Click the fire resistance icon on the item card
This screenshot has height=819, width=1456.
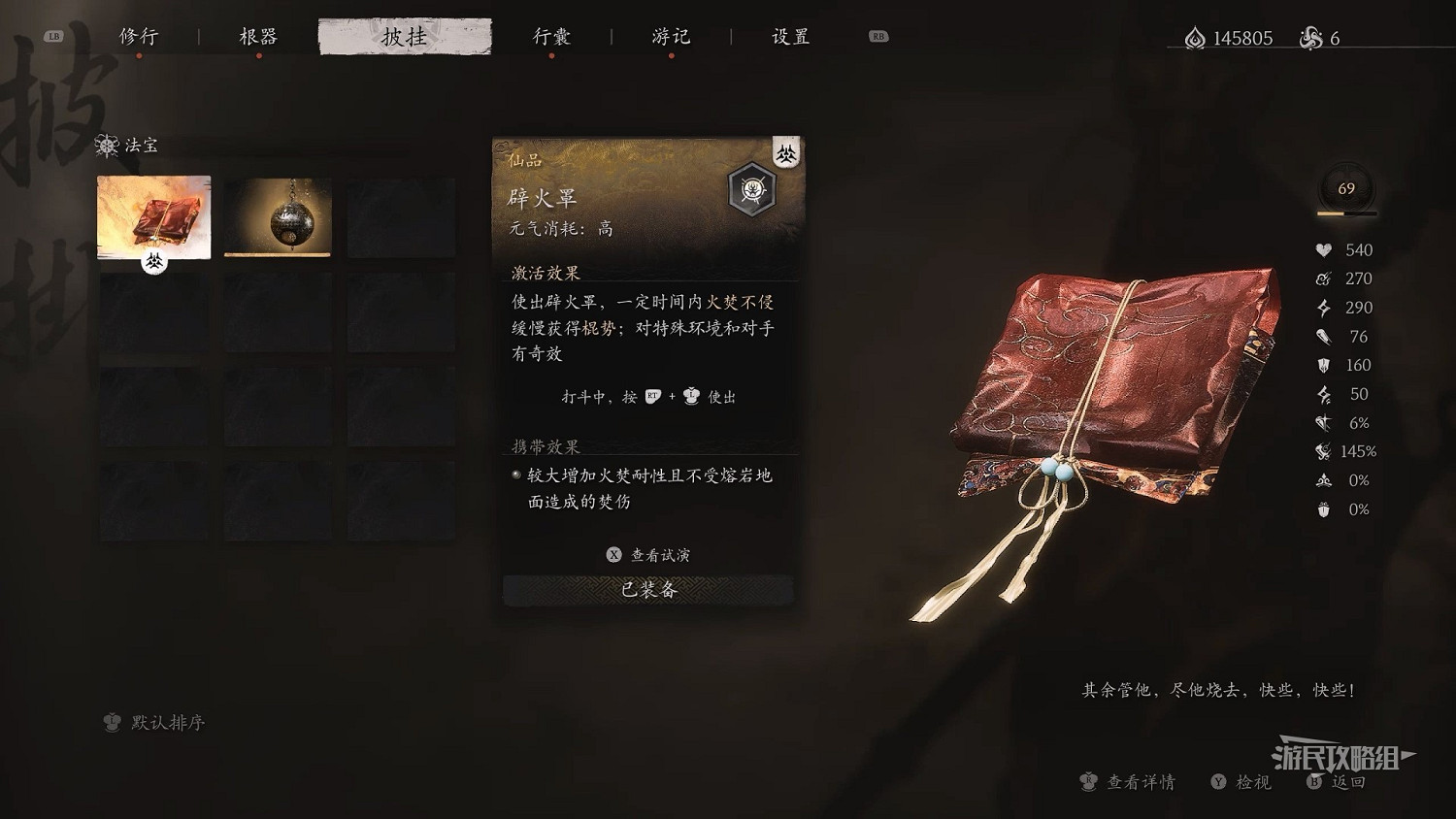[786, 153]
